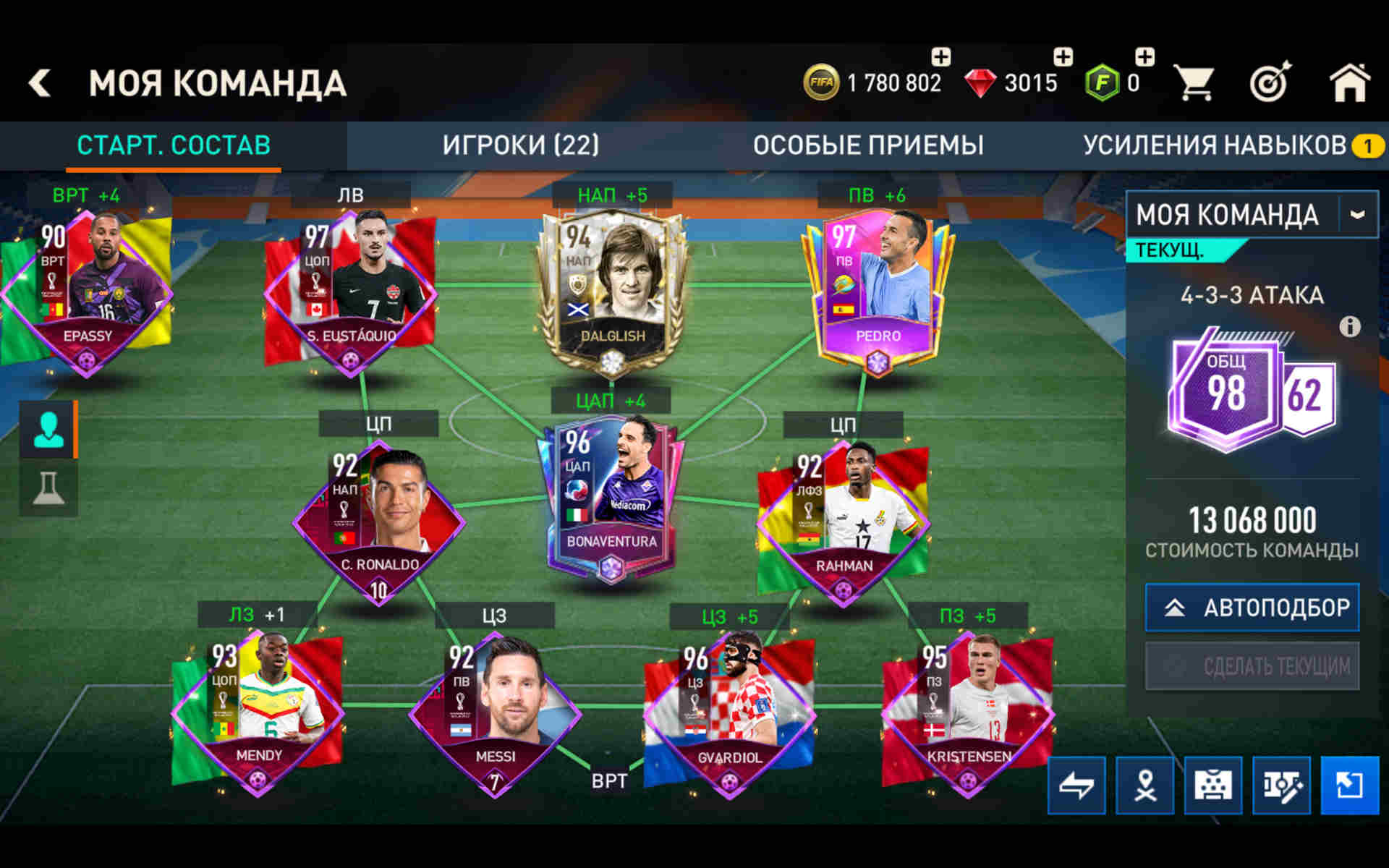Open the ОСОБЫЕ ПРИЕМЫ tab

point(867,145)
